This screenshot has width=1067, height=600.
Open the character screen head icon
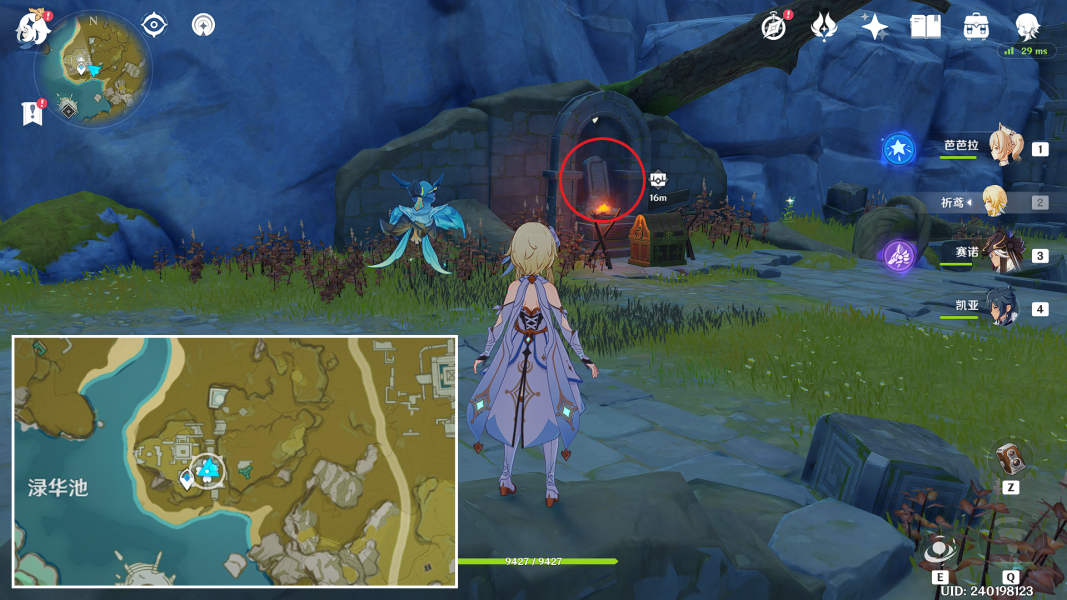1027,27
